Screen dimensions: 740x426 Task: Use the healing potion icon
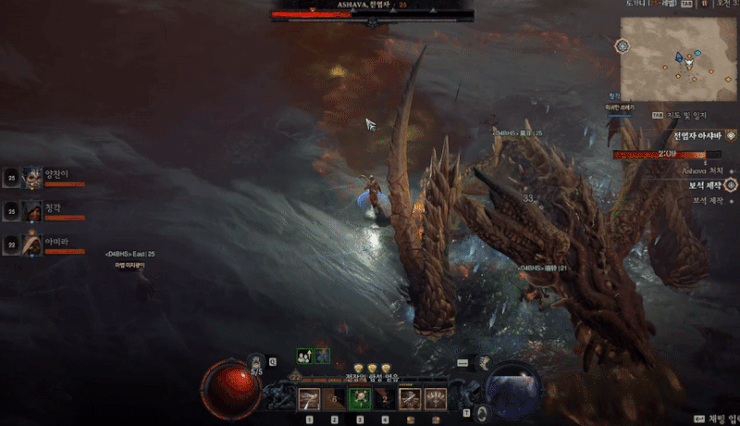tap(257, 361)
